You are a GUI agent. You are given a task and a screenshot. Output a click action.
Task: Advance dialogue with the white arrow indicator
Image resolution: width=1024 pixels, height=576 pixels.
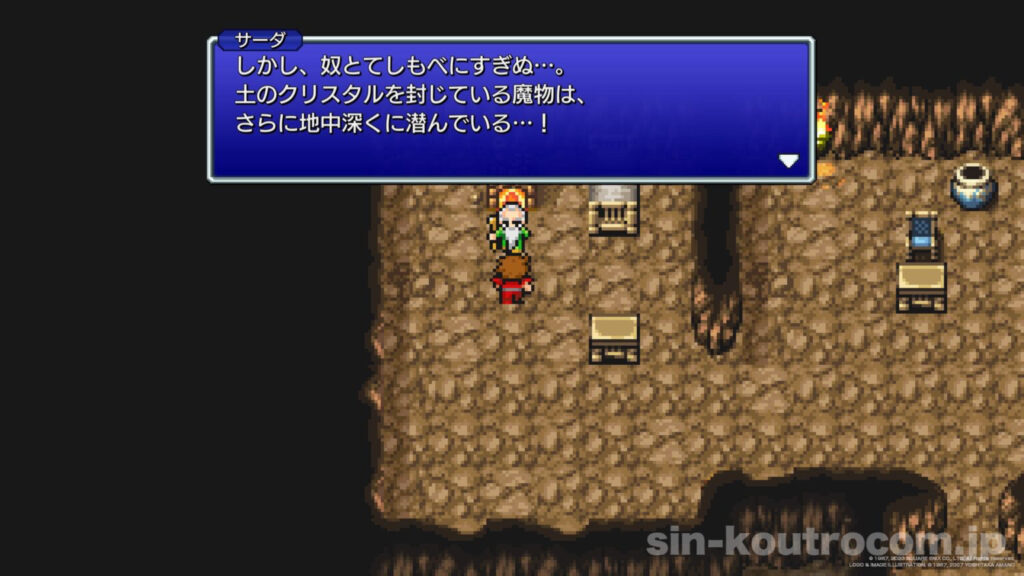(788, 160)
